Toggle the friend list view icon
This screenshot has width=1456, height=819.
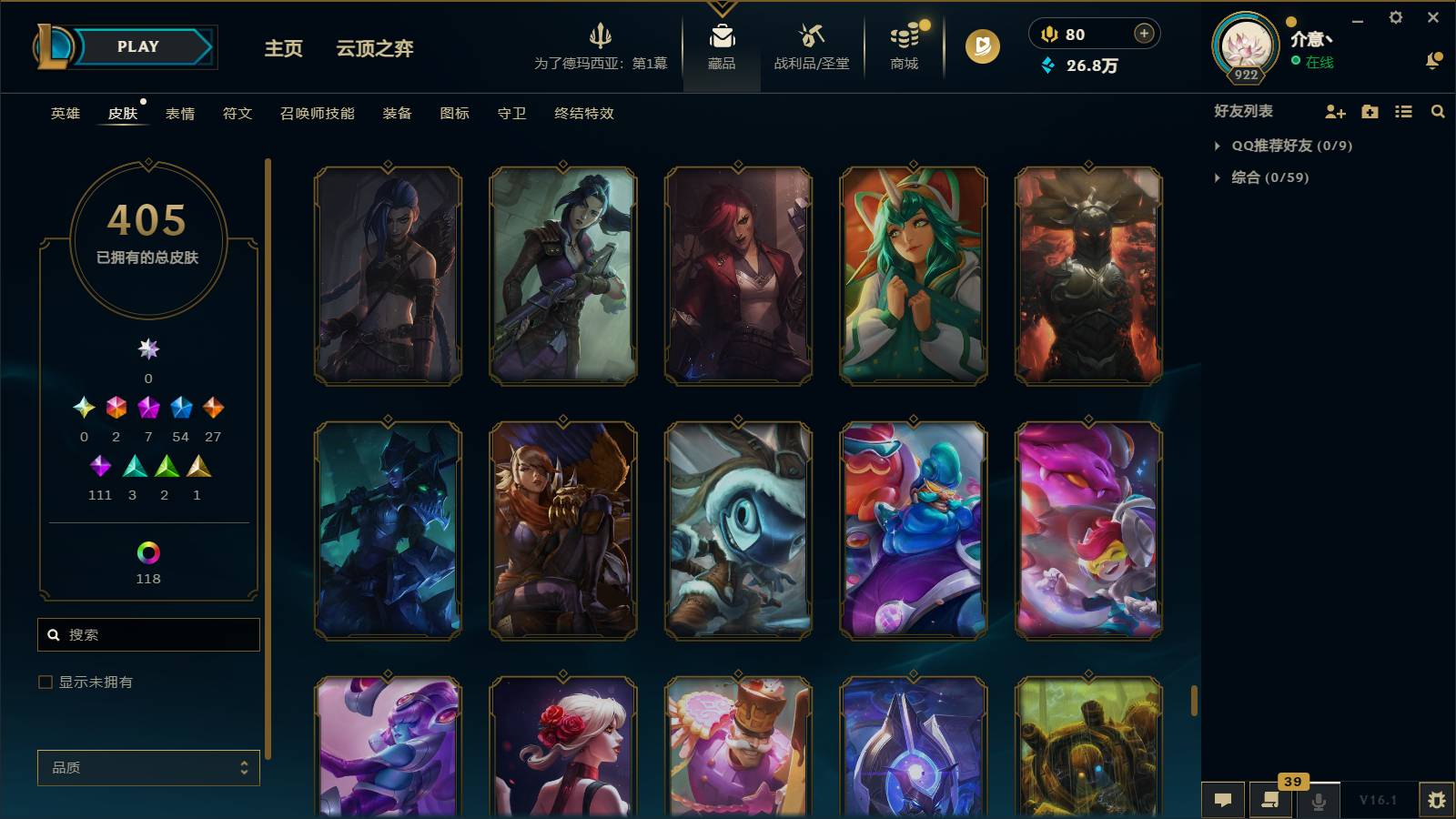tap(1403, 112)
